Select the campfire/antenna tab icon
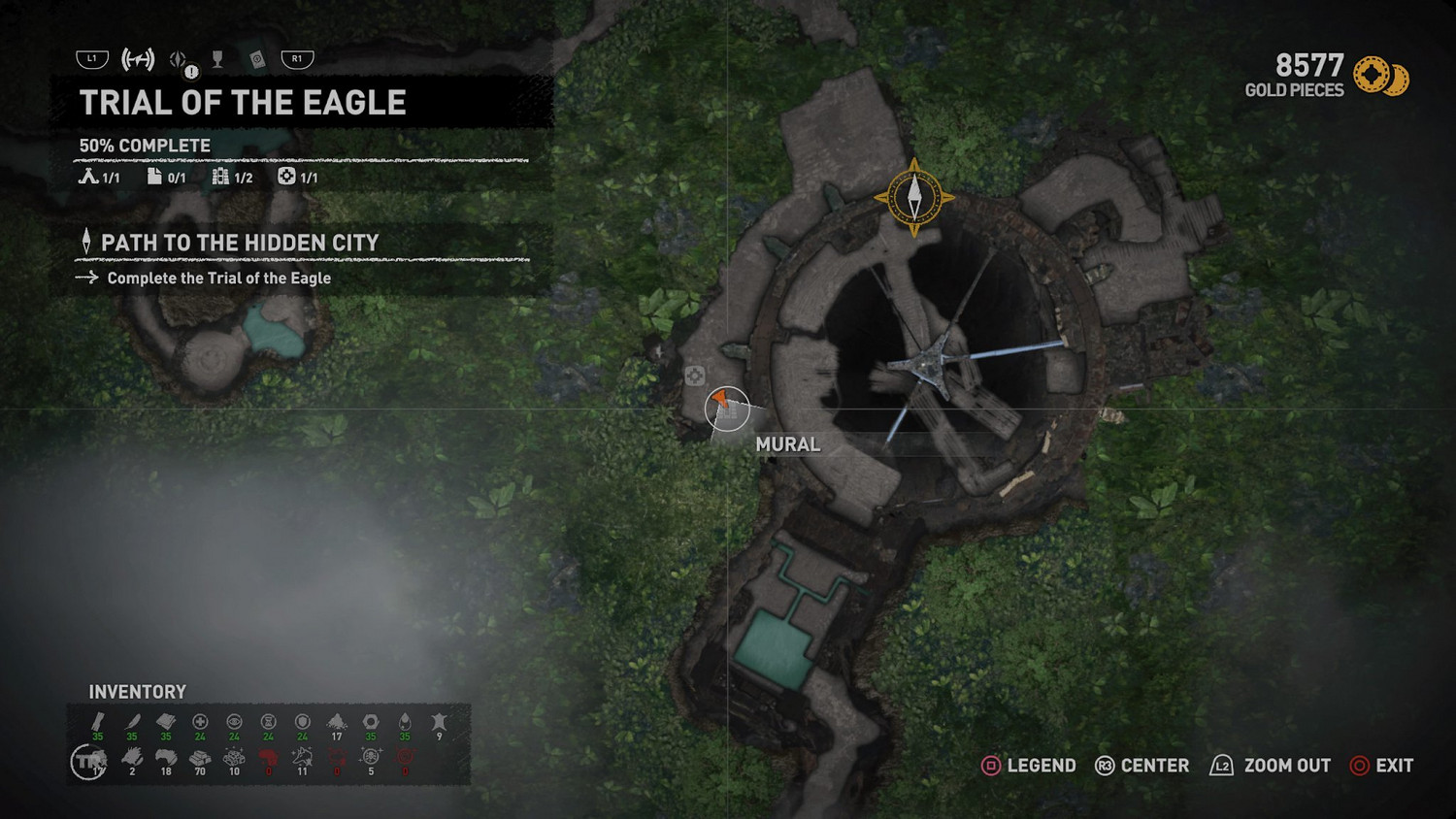This screenshot has width=1456, height=819. 138,60
